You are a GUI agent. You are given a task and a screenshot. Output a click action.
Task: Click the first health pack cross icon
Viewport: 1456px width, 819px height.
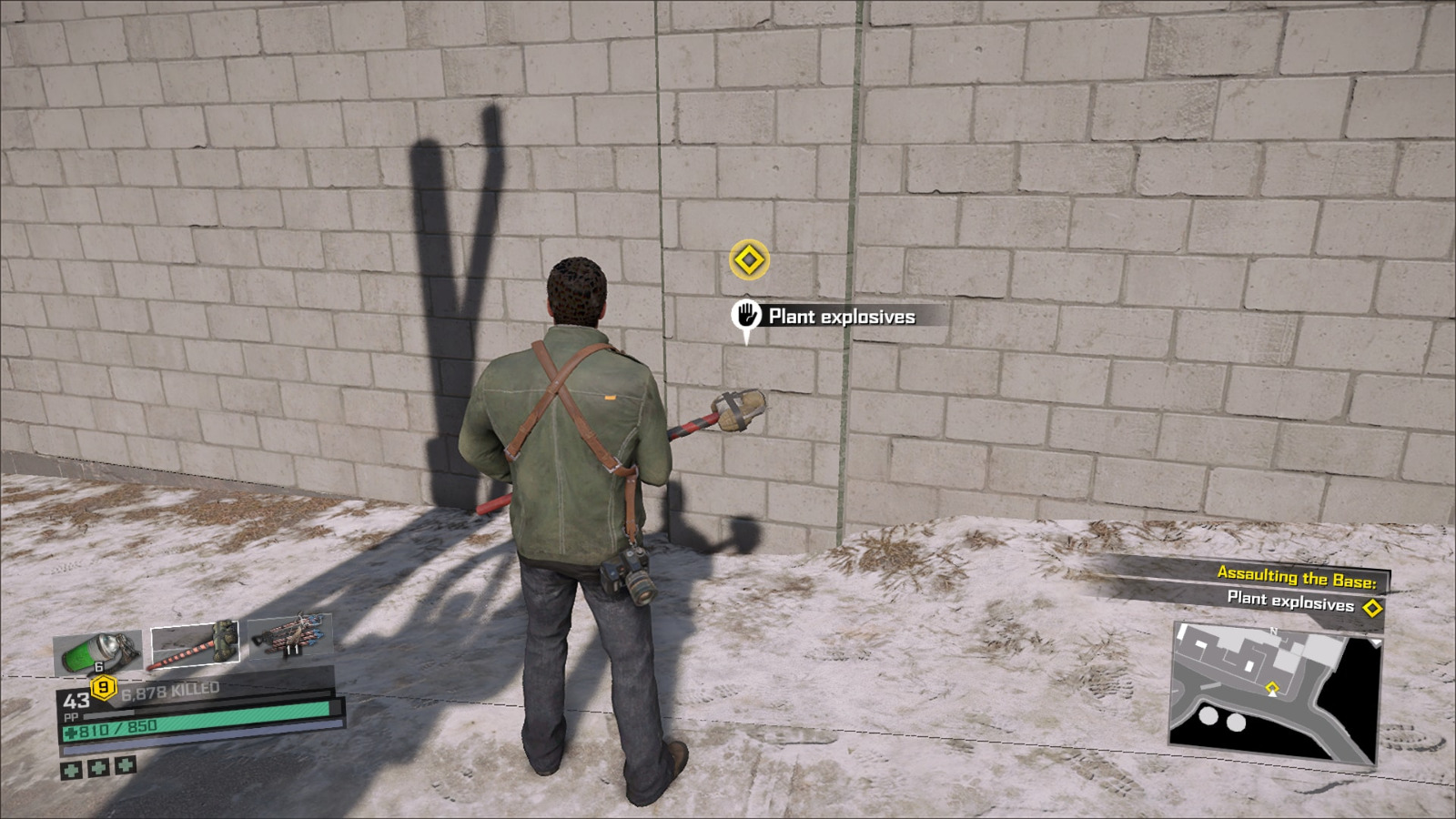coord(71,769)
